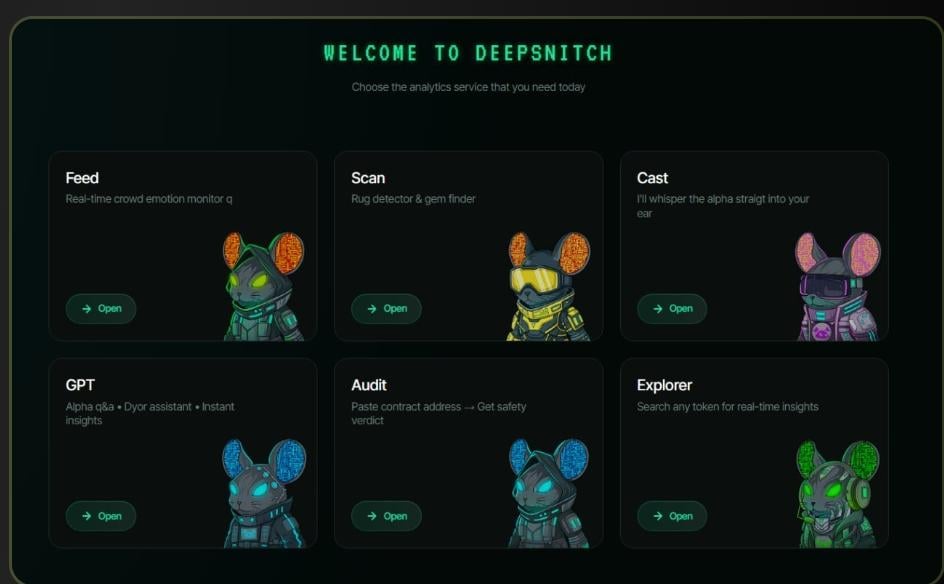The image size is (944, 584).
Task: Select the Cast card heading
Action: 652,178
